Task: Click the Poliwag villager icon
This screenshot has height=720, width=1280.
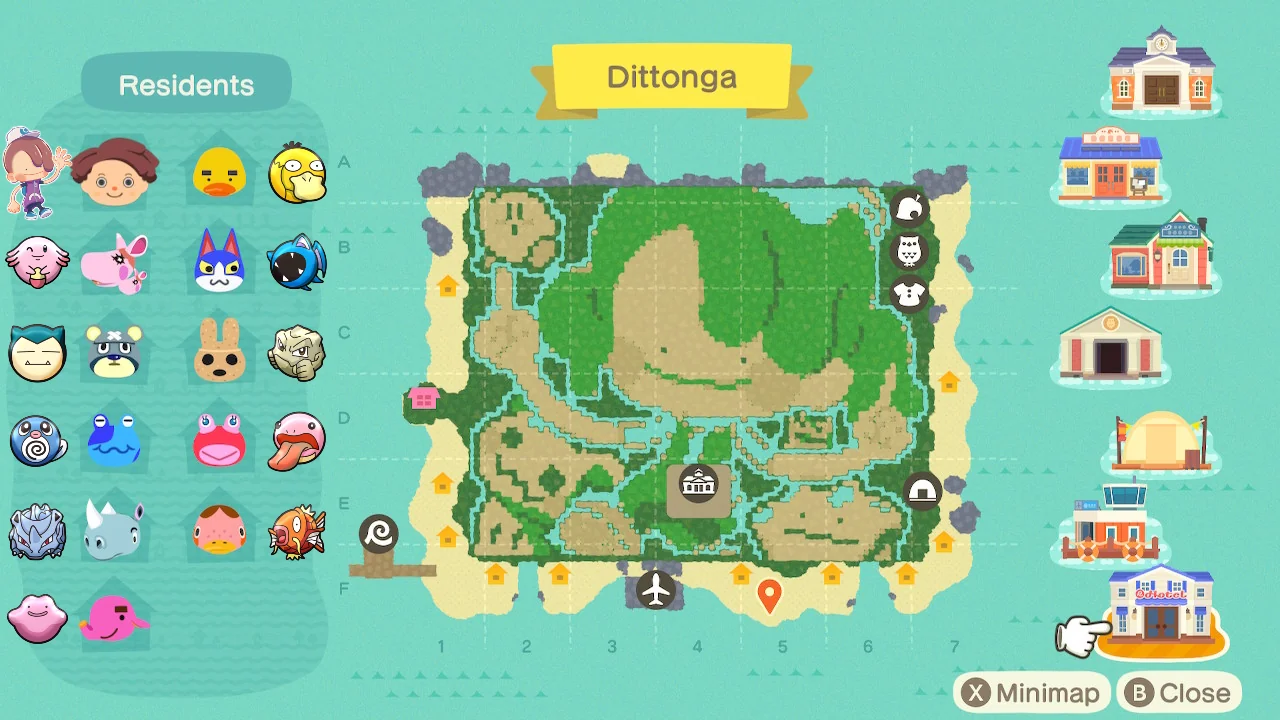Action: pos(37,442)
